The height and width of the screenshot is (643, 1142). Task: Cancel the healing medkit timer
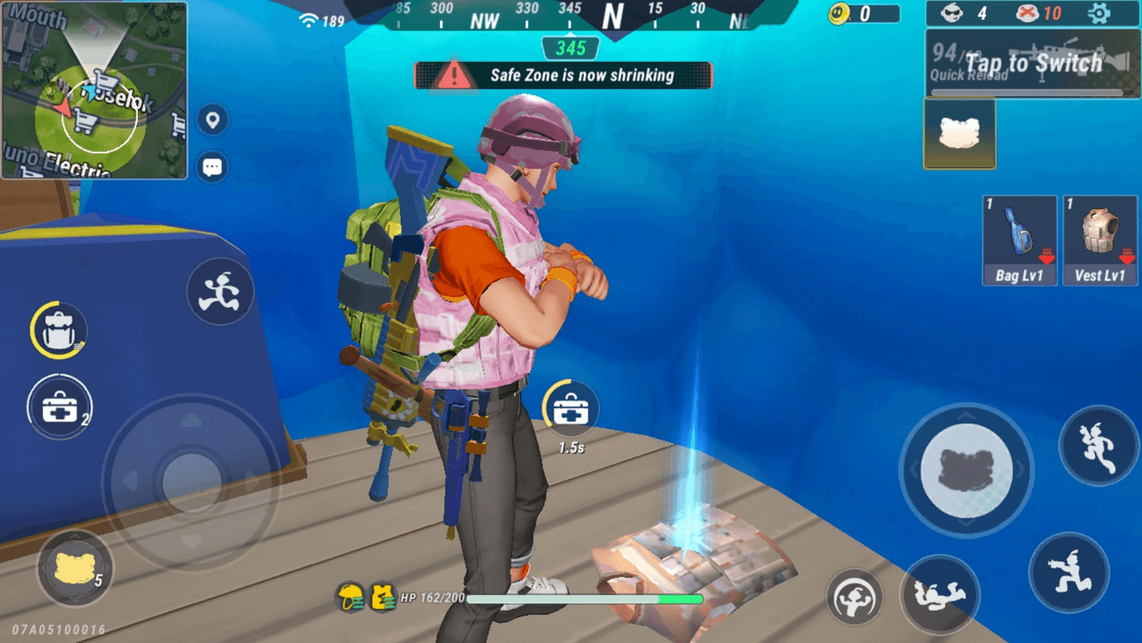click(570, 409)
